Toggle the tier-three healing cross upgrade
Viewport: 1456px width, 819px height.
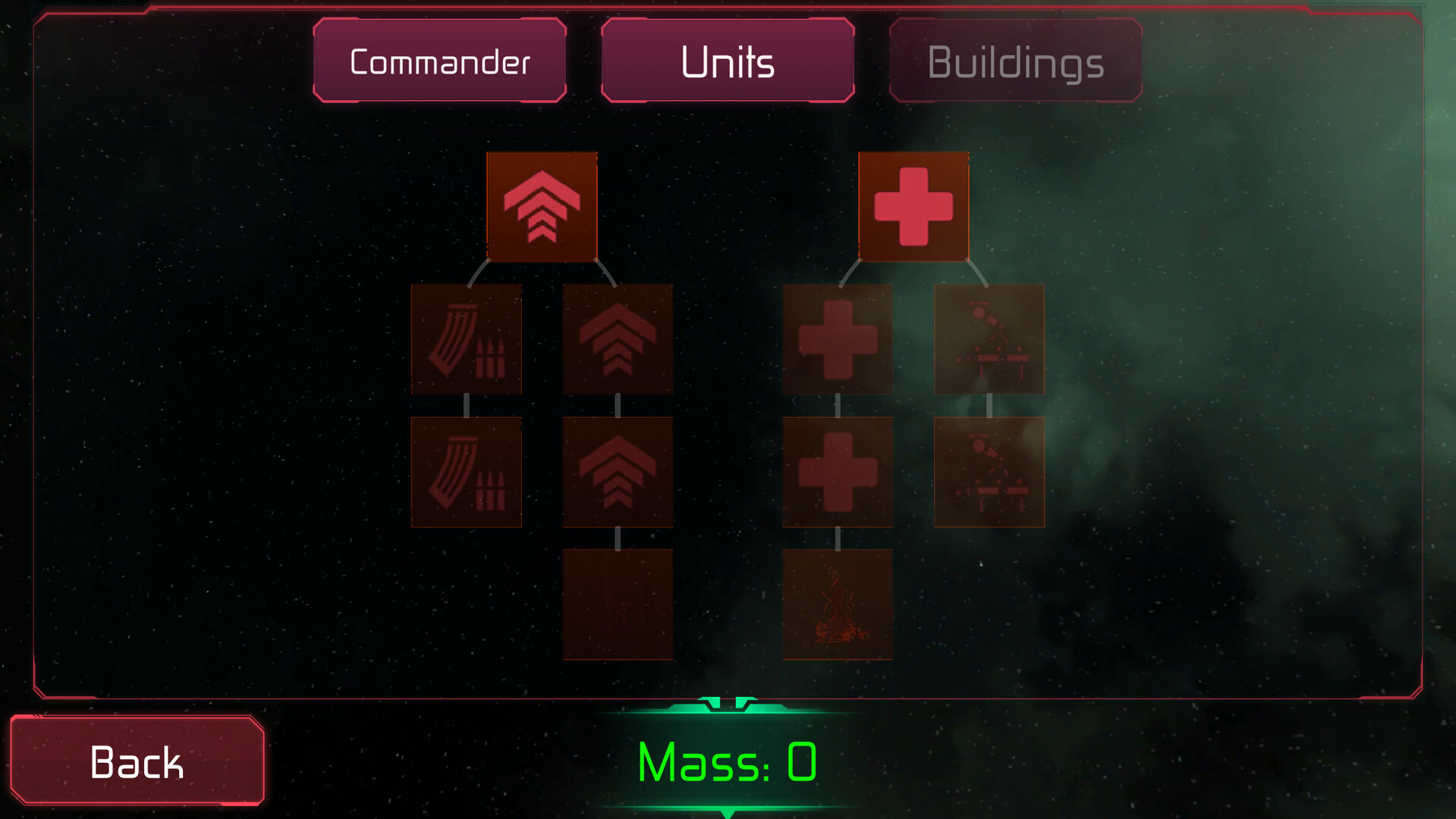[x=837, y=472]
